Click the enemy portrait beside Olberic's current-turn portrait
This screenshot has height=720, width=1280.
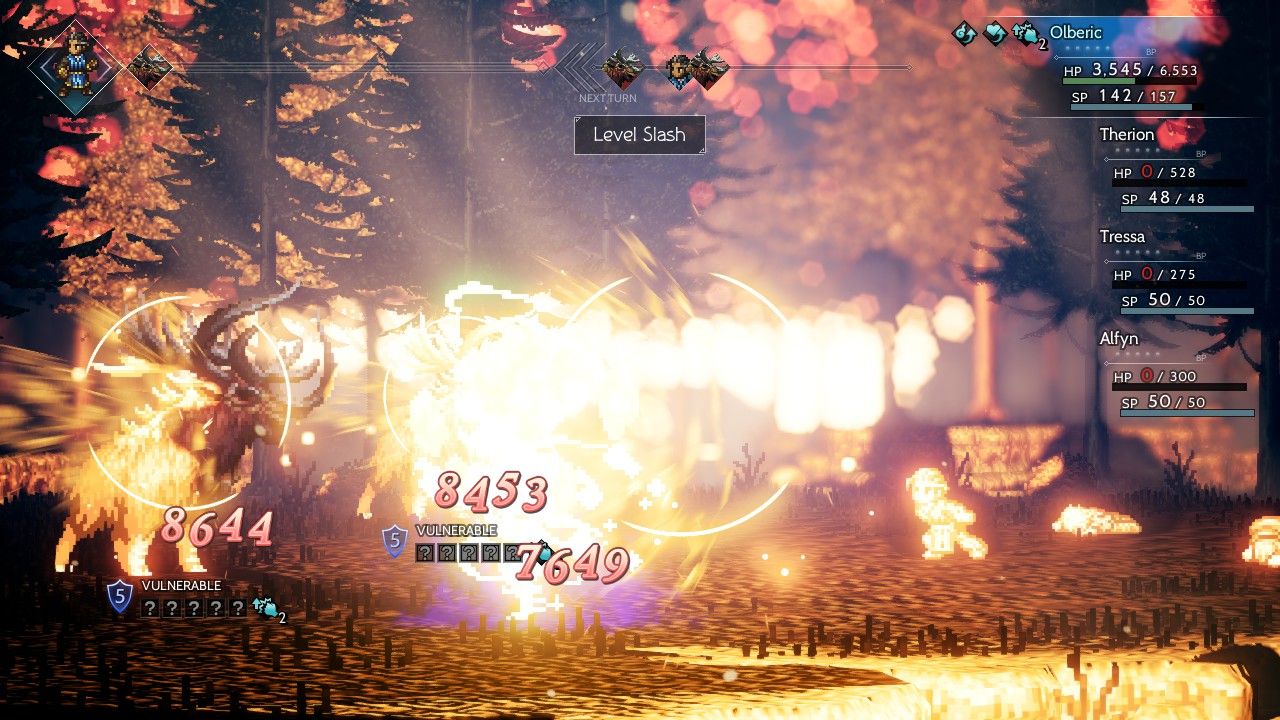coord(149,67)
